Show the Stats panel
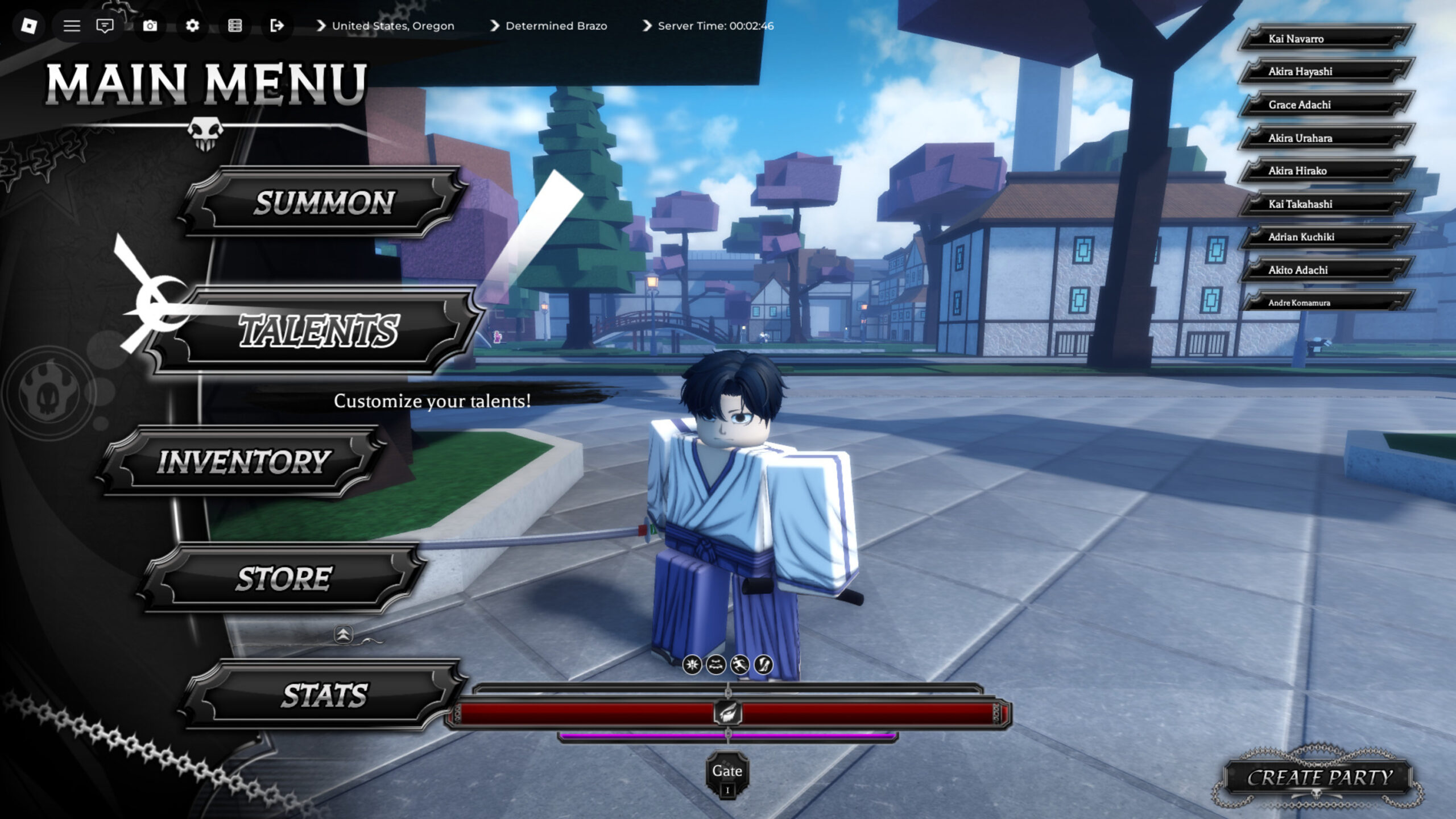Image resolution: width=1456 pixels, height=819 pixels. tap(324, 695)
